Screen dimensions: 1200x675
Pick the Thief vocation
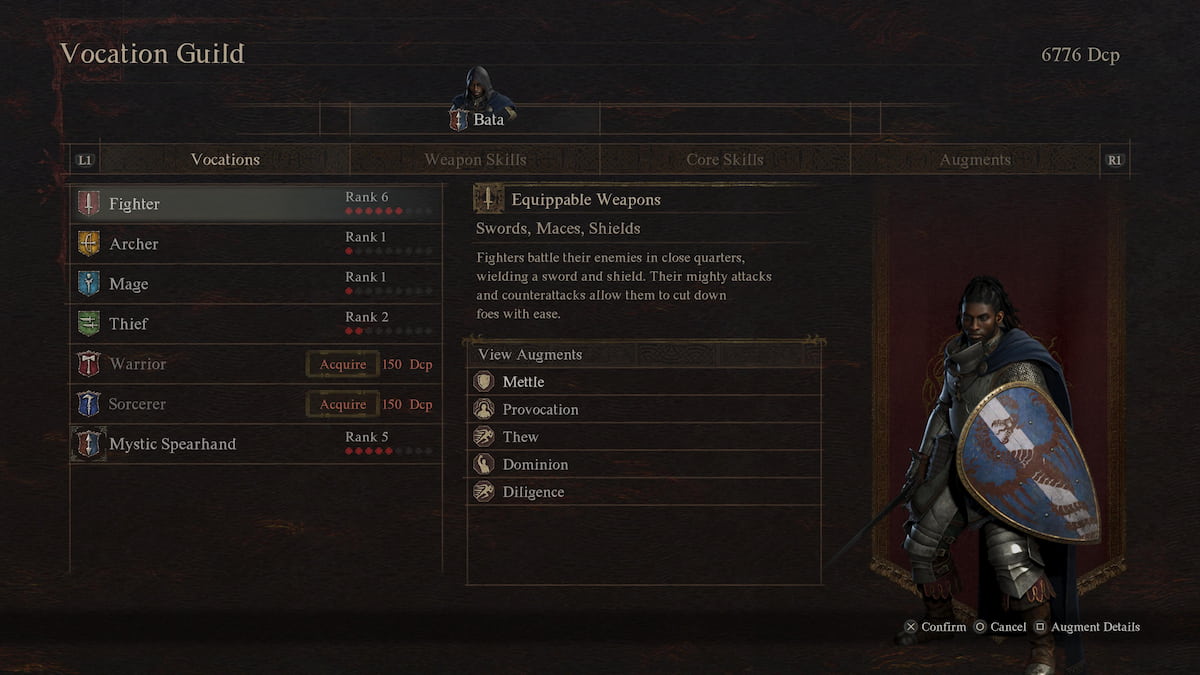pyautogui.click(x=255, y=324)
